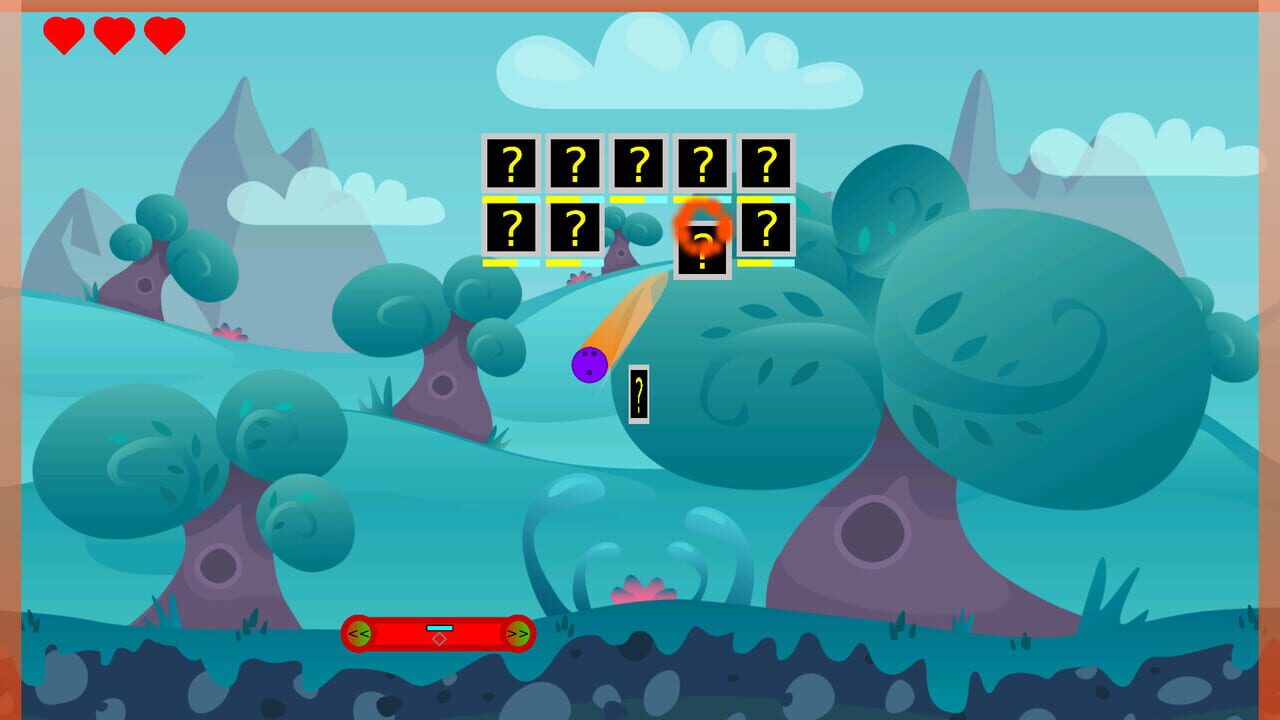Click the middle block in the top row

click(638, 163)
